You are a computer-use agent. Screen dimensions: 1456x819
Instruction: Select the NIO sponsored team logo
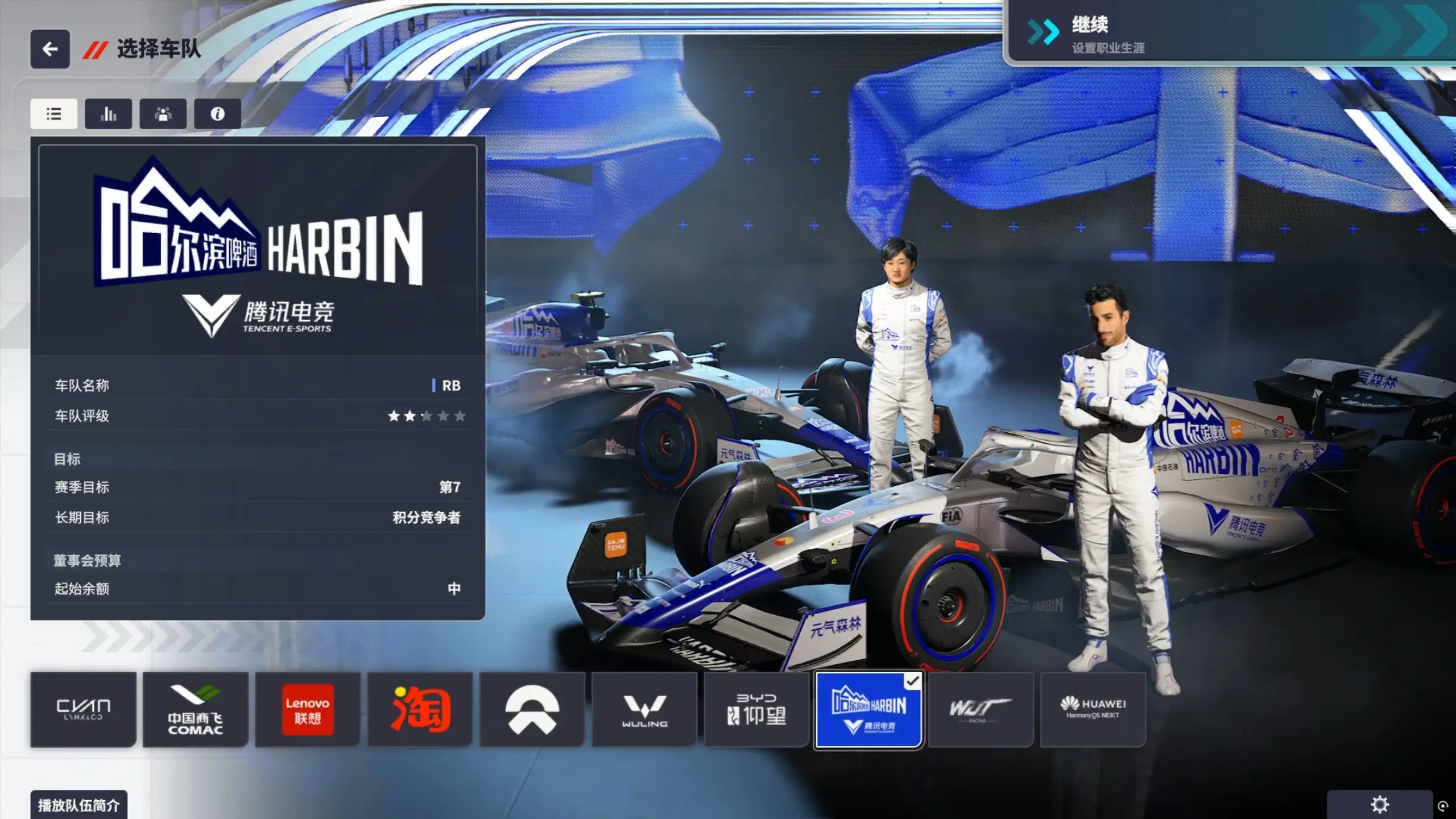point(531,709)
